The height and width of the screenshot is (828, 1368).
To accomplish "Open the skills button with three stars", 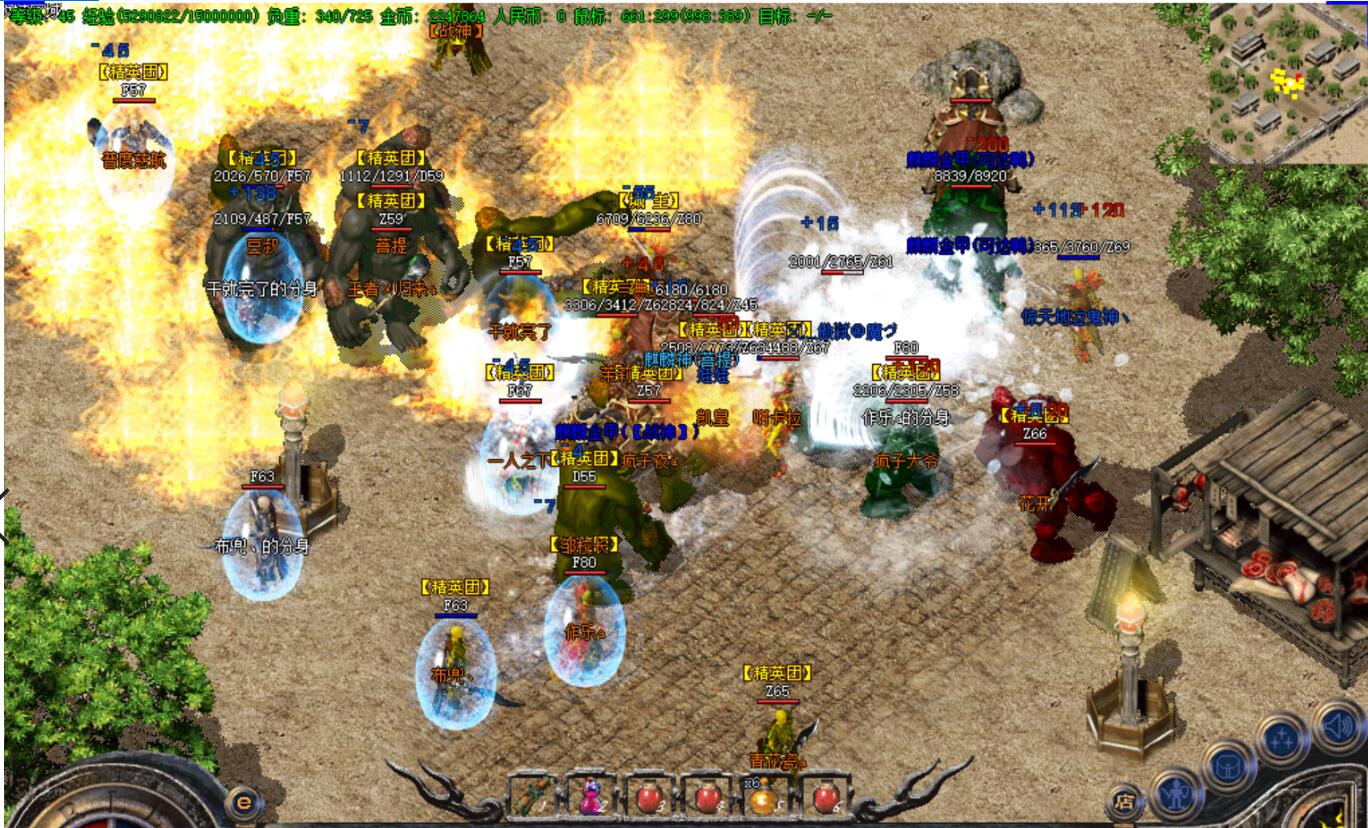I will [1281, 740].
